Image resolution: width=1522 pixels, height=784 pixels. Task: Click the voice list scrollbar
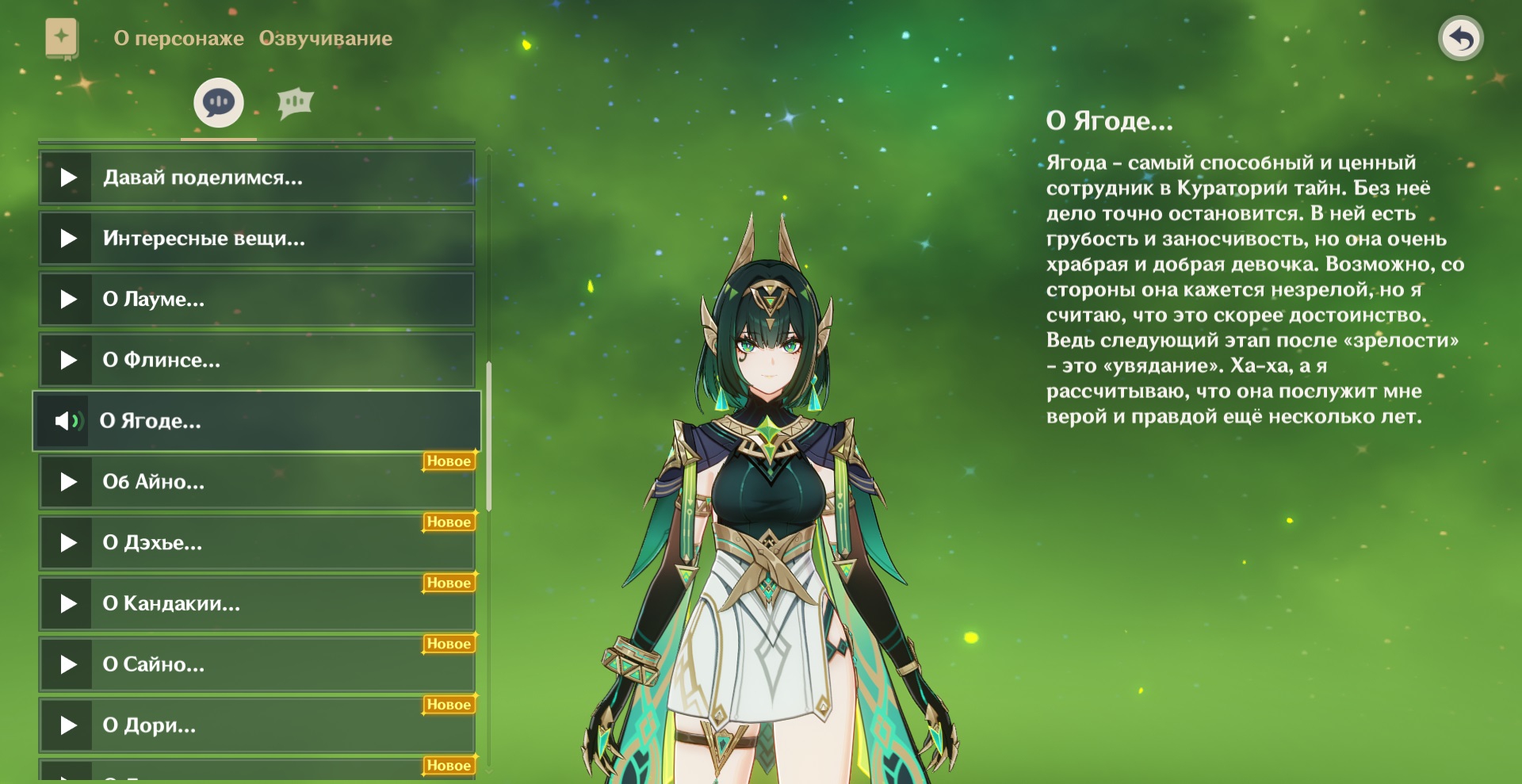pyautogui.click(x=489, y=436)
